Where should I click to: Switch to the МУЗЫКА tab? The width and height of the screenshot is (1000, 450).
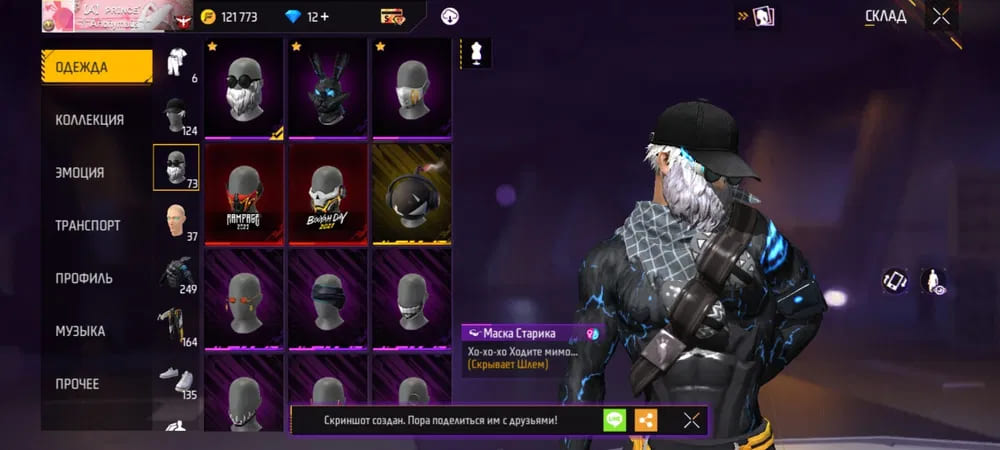tap(80, 331)
